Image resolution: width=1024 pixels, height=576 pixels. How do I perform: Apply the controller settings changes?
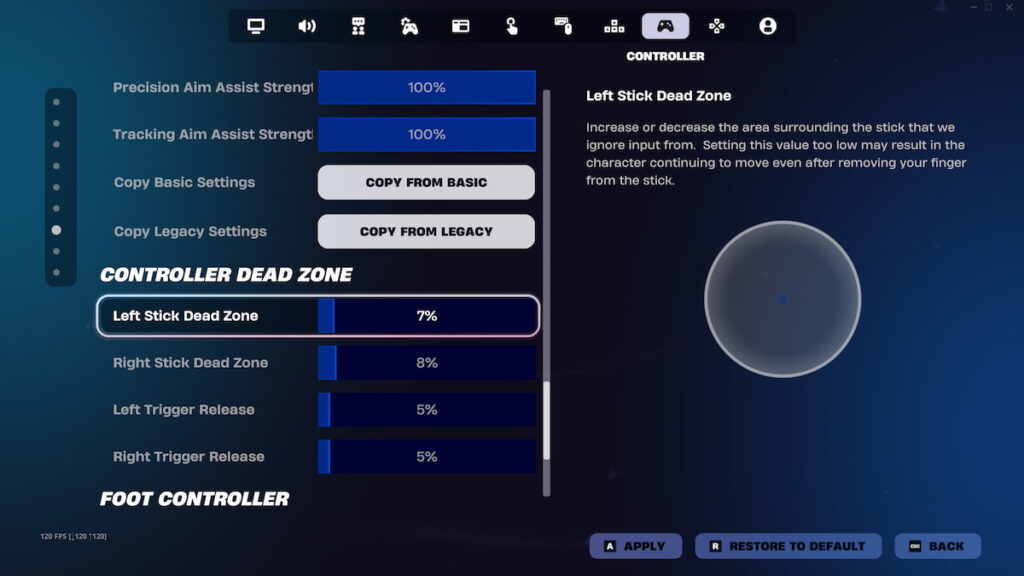[x=635, y=546]
